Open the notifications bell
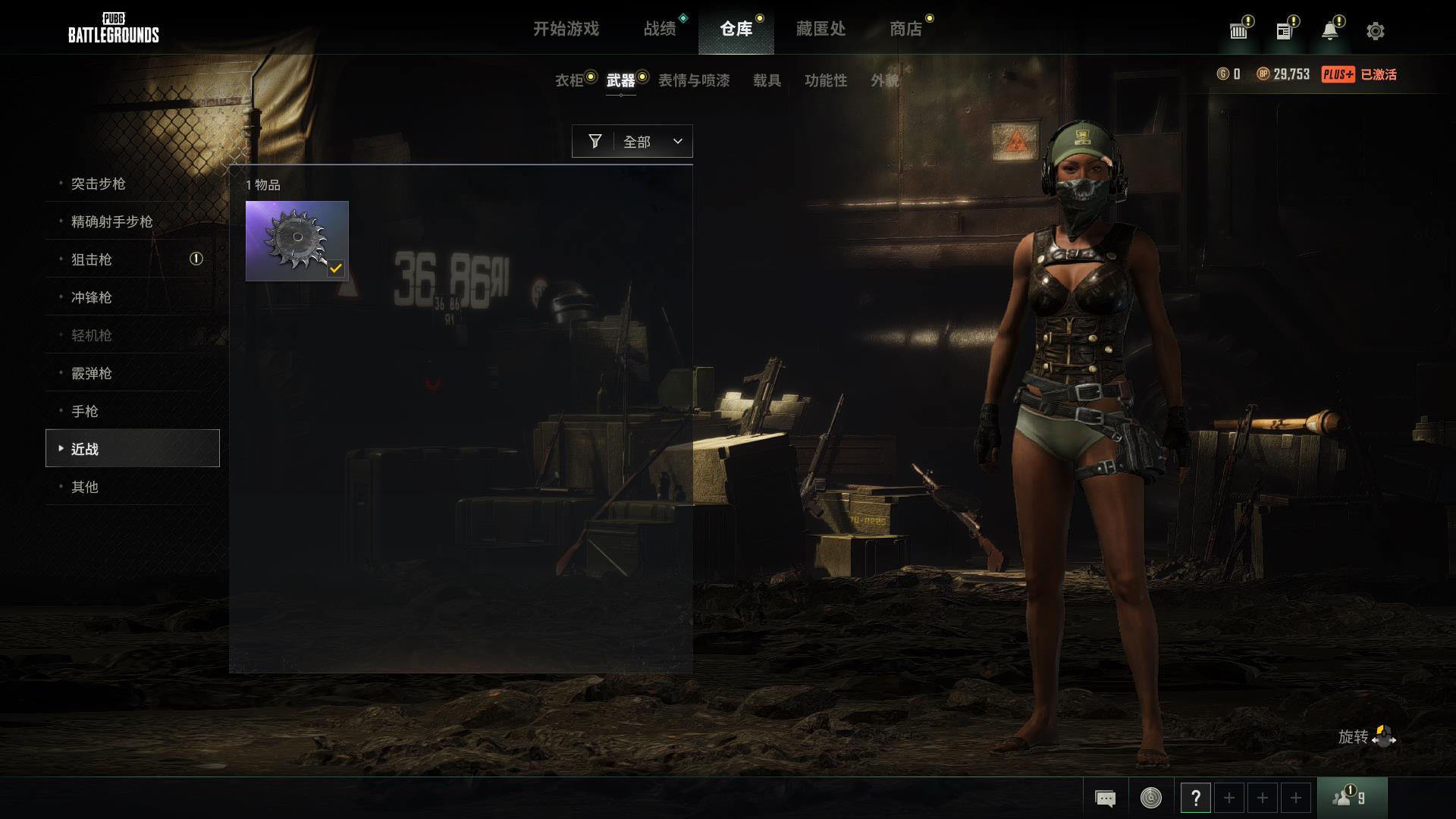 [x=1329, y=31]
